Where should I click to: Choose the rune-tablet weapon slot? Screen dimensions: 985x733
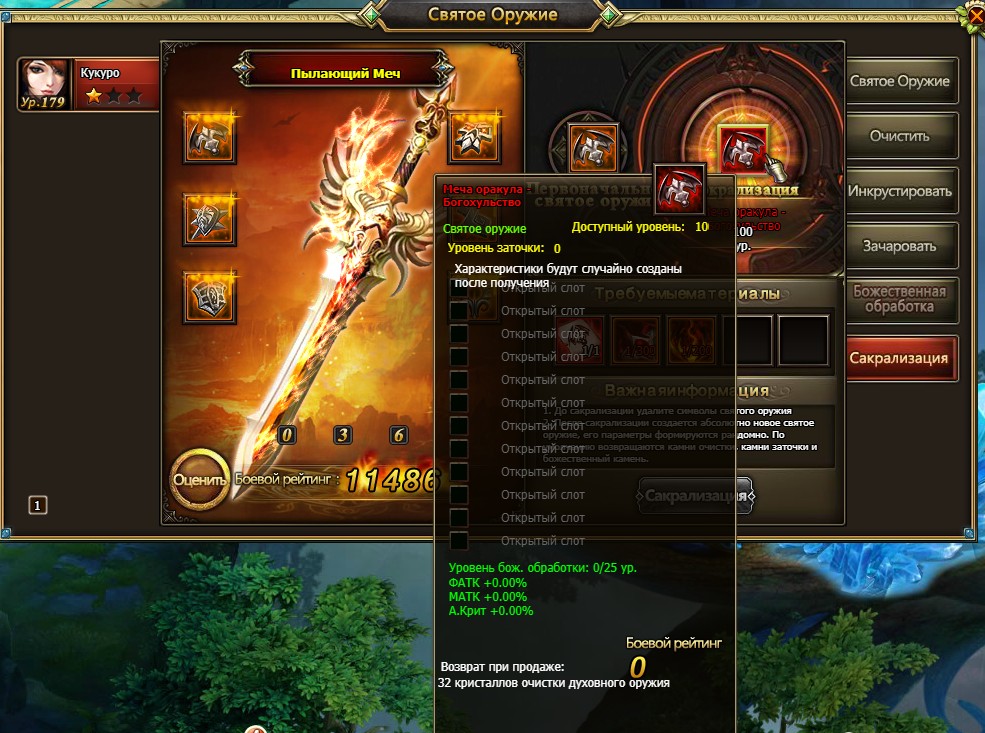(x=210, y=297)
